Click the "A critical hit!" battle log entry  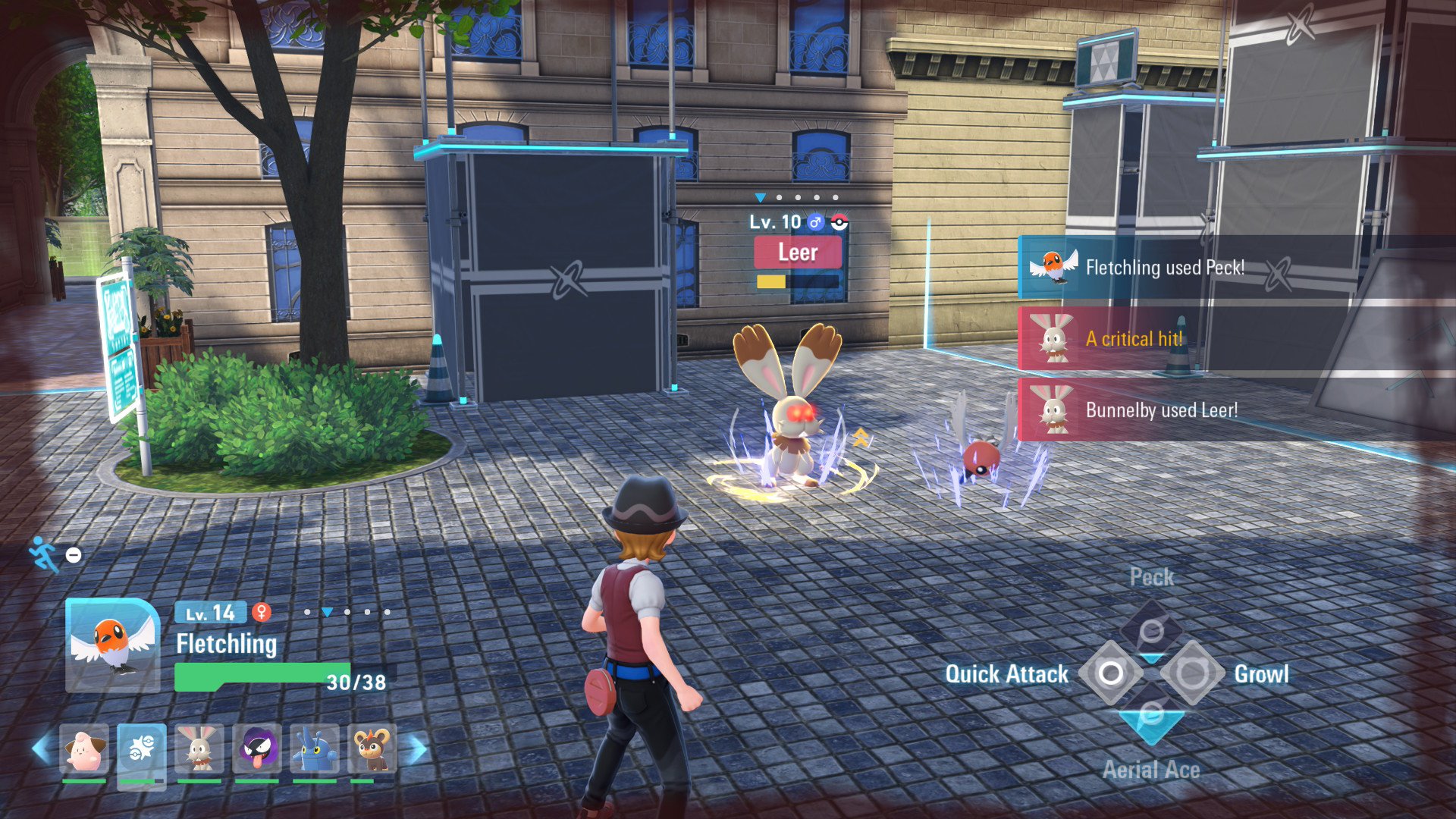click(1134, 339)
